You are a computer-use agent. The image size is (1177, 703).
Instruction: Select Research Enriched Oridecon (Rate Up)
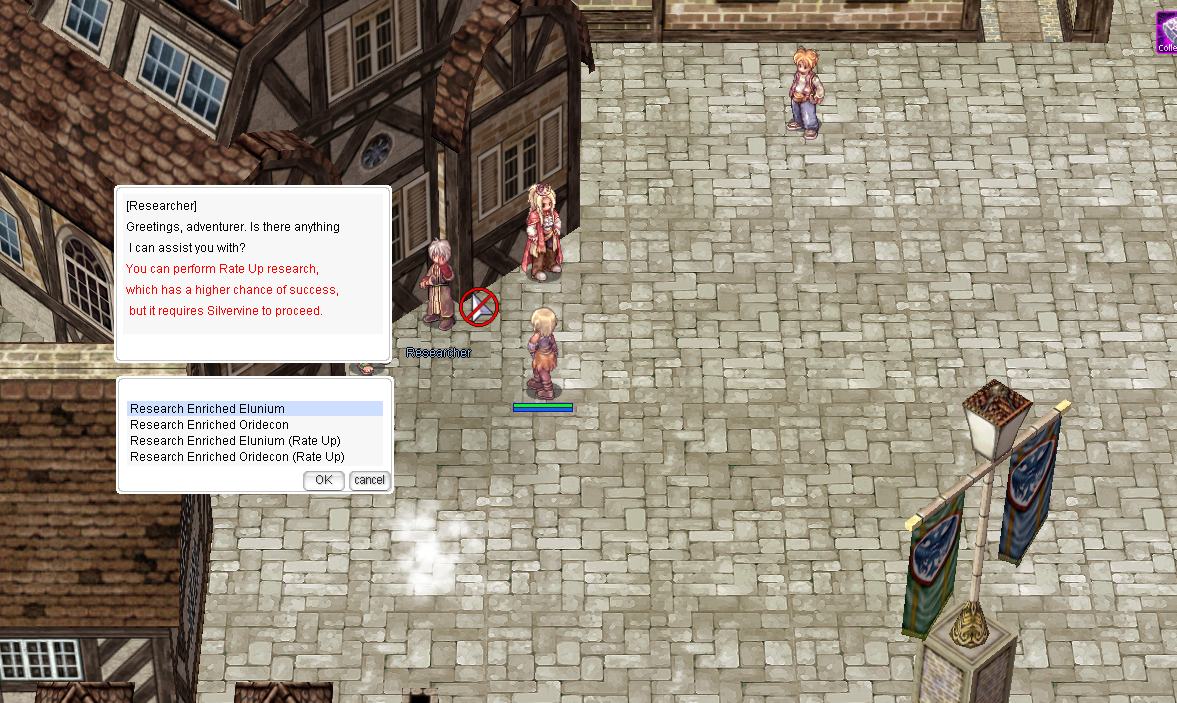(x=237, y=457)
